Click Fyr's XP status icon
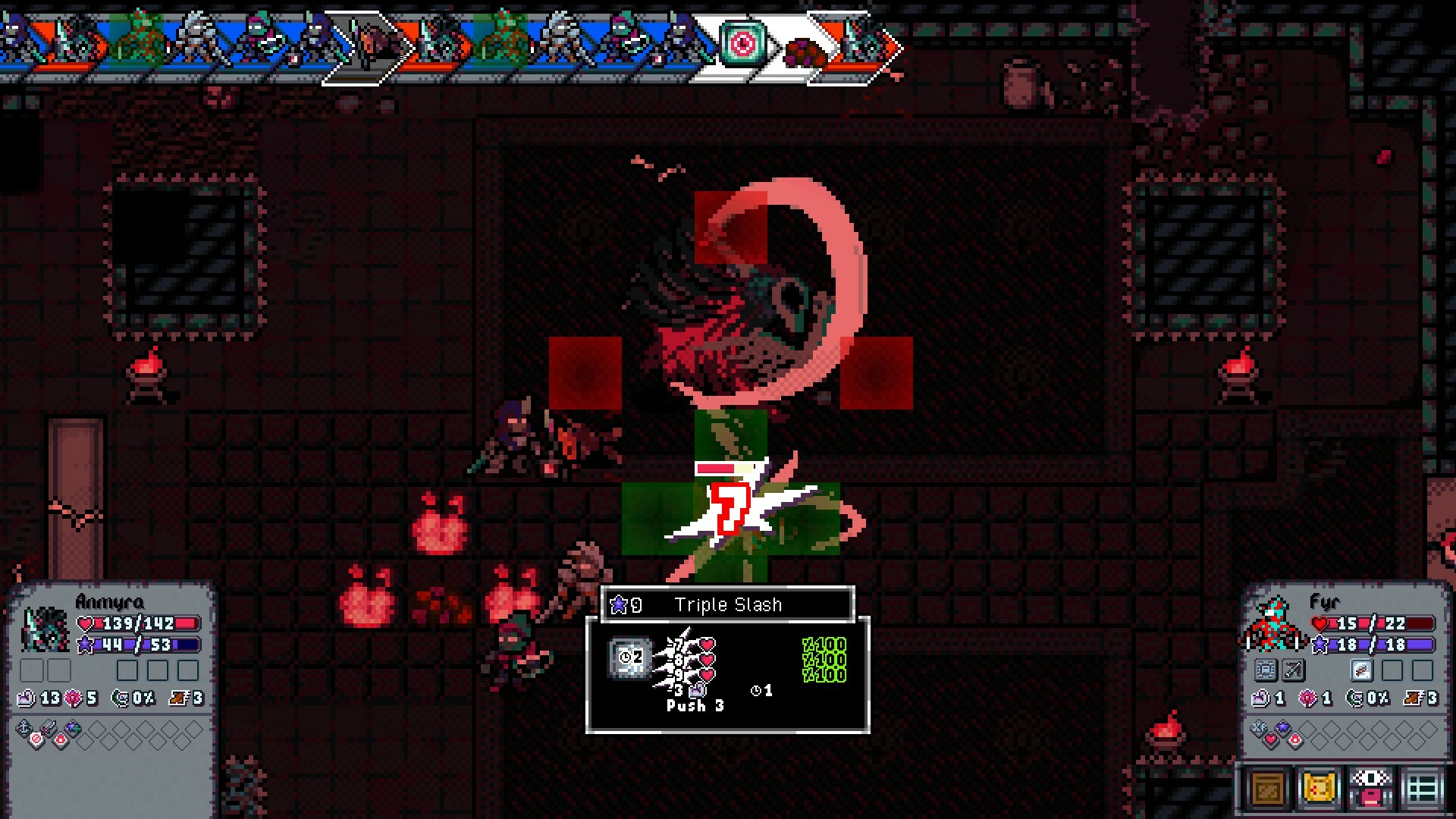The image size is (1456, 819). 1260,727
